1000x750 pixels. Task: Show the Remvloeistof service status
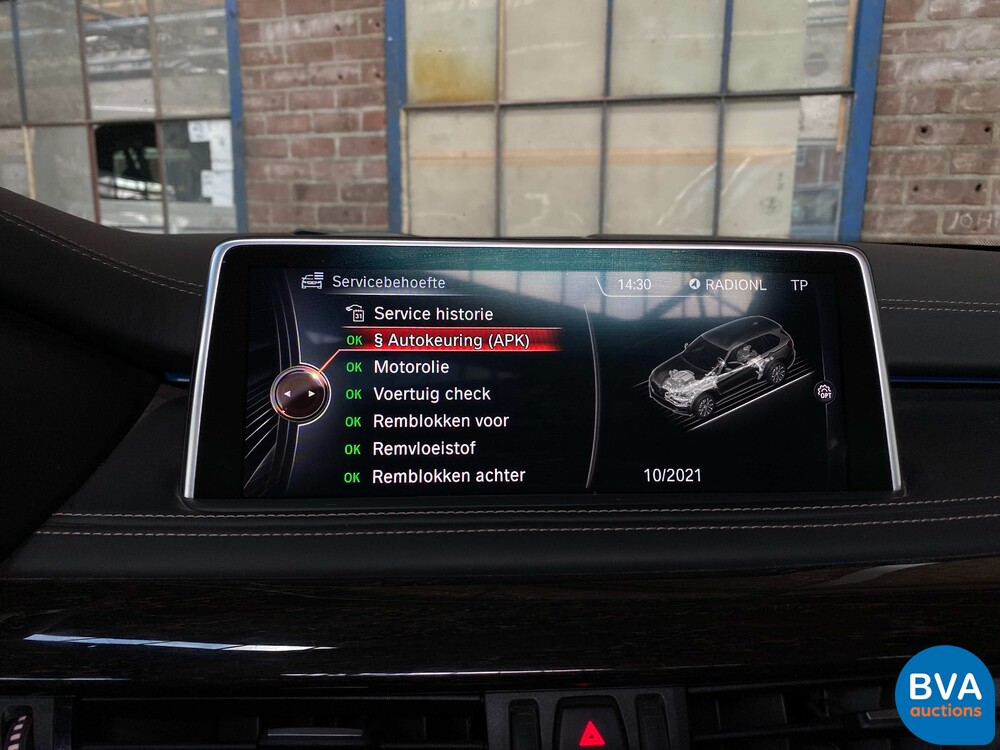point(424,449)
